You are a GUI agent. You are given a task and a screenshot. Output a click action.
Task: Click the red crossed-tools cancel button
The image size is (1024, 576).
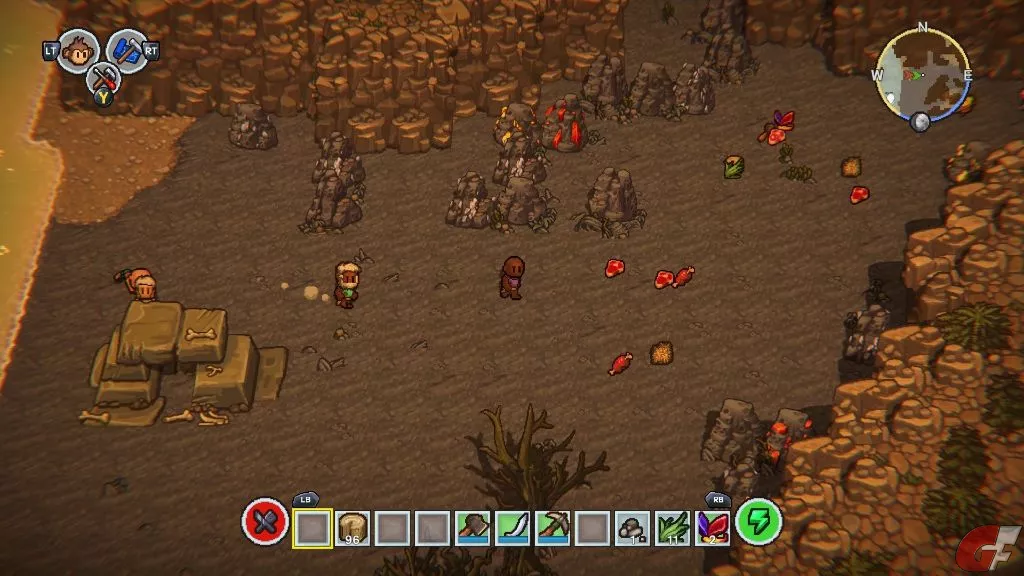[x=265, y=523]
